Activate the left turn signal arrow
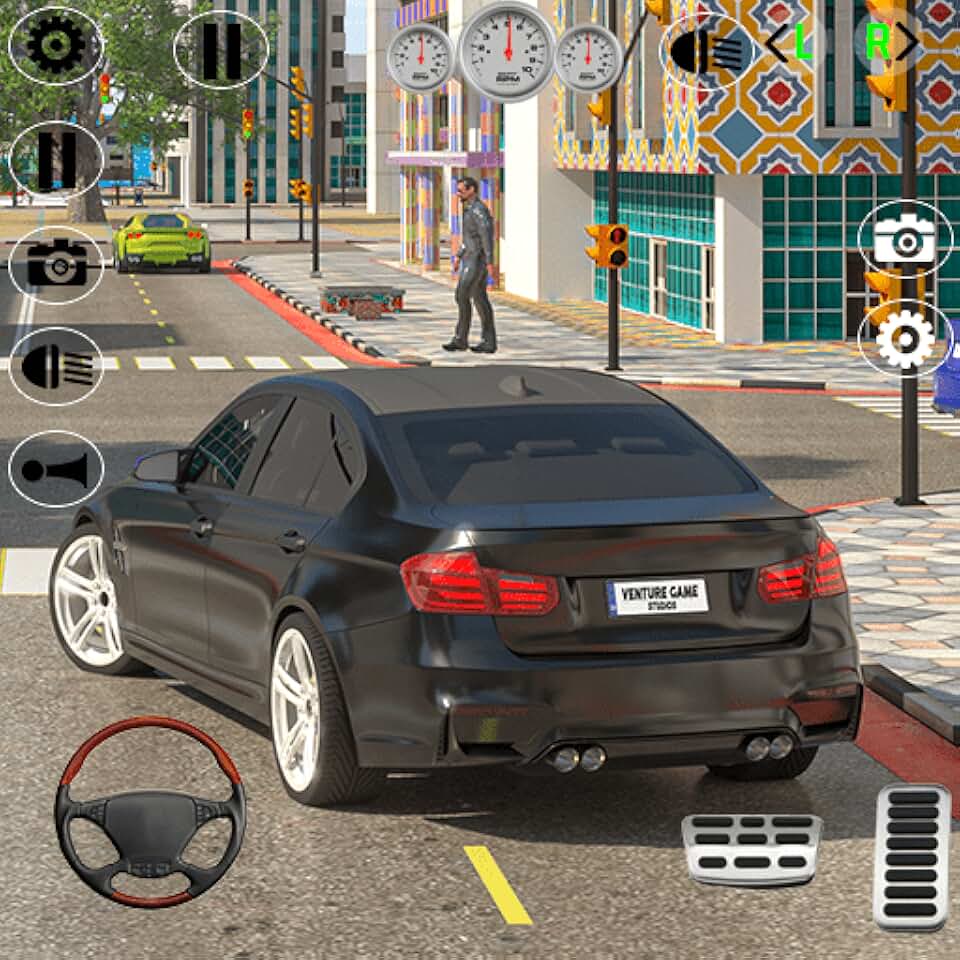 coord(790,43)
